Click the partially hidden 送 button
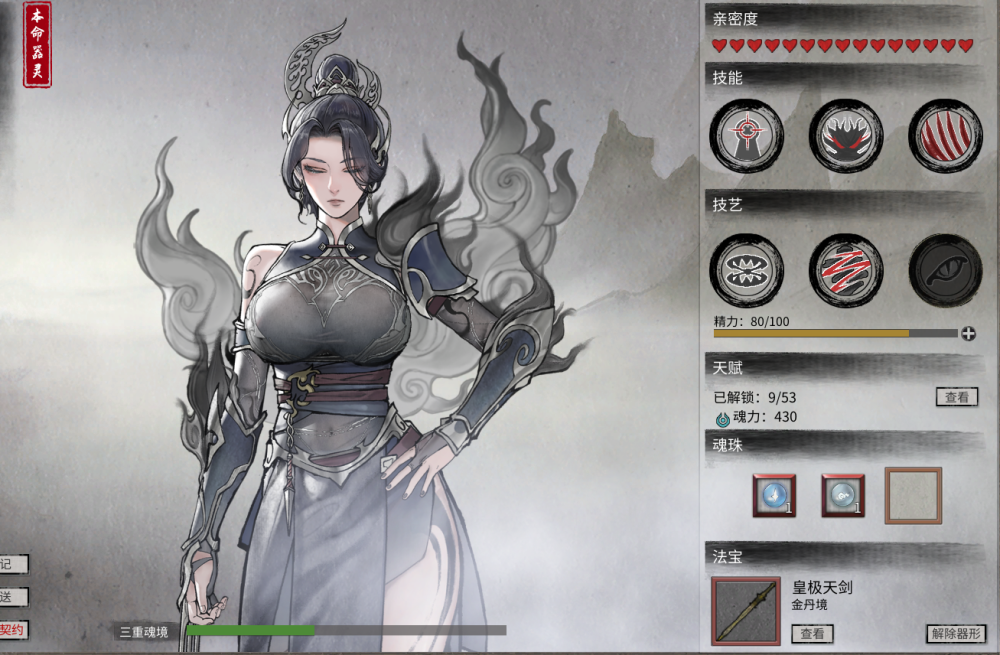The height and width of the screenshot is (655, 1000). (x=10, y=597)
